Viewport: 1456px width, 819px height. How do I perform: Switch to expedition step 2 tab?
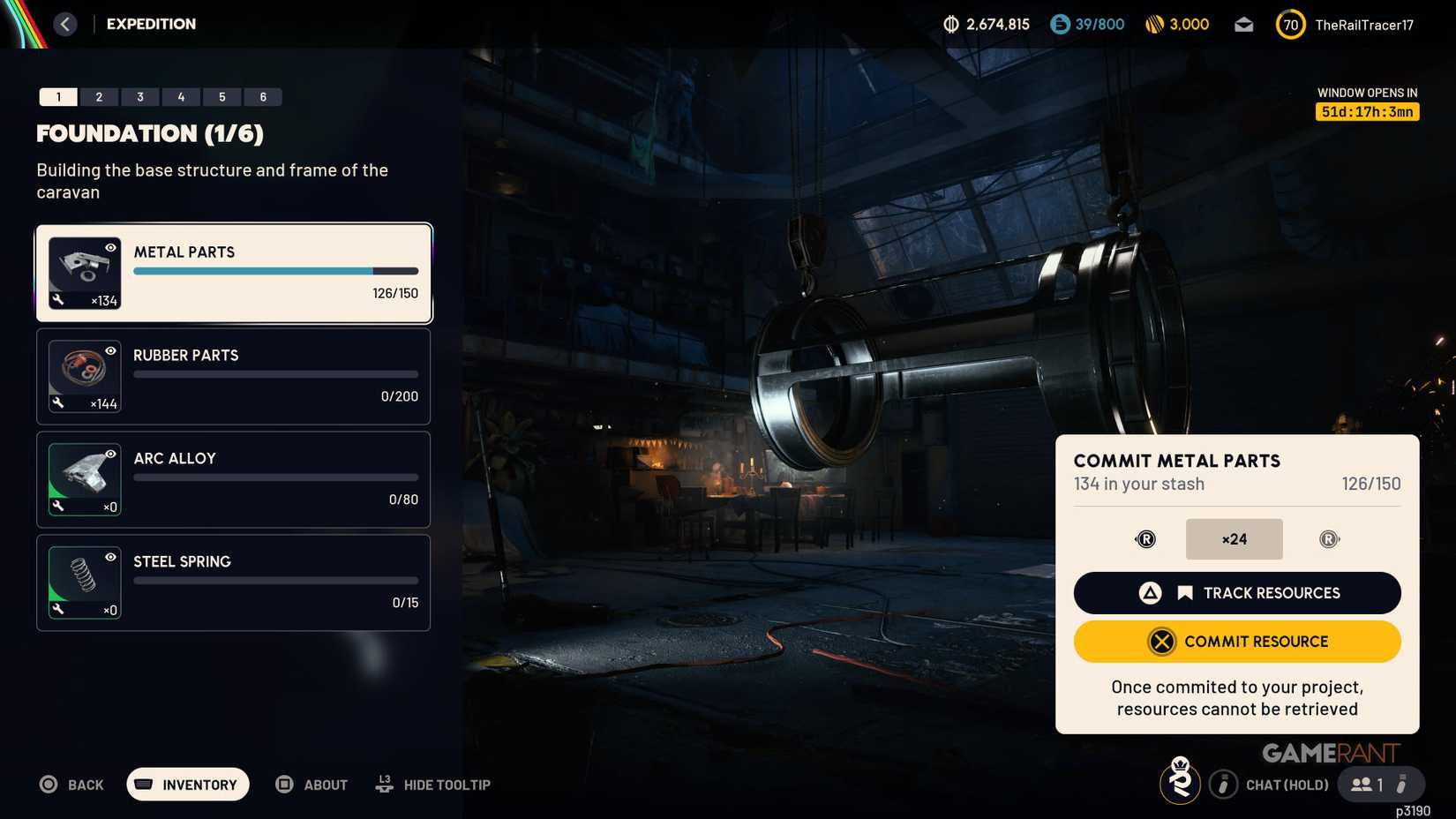point(99,96)
